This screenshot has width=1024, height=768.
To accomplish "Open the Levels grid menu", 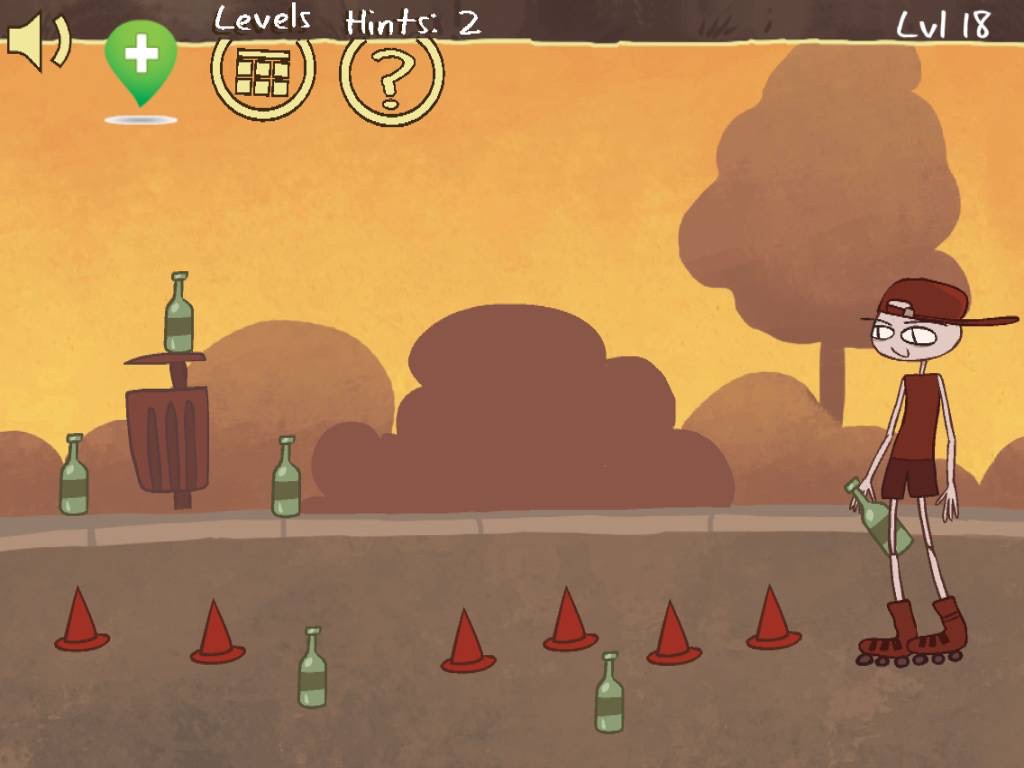I will [263, 72].
